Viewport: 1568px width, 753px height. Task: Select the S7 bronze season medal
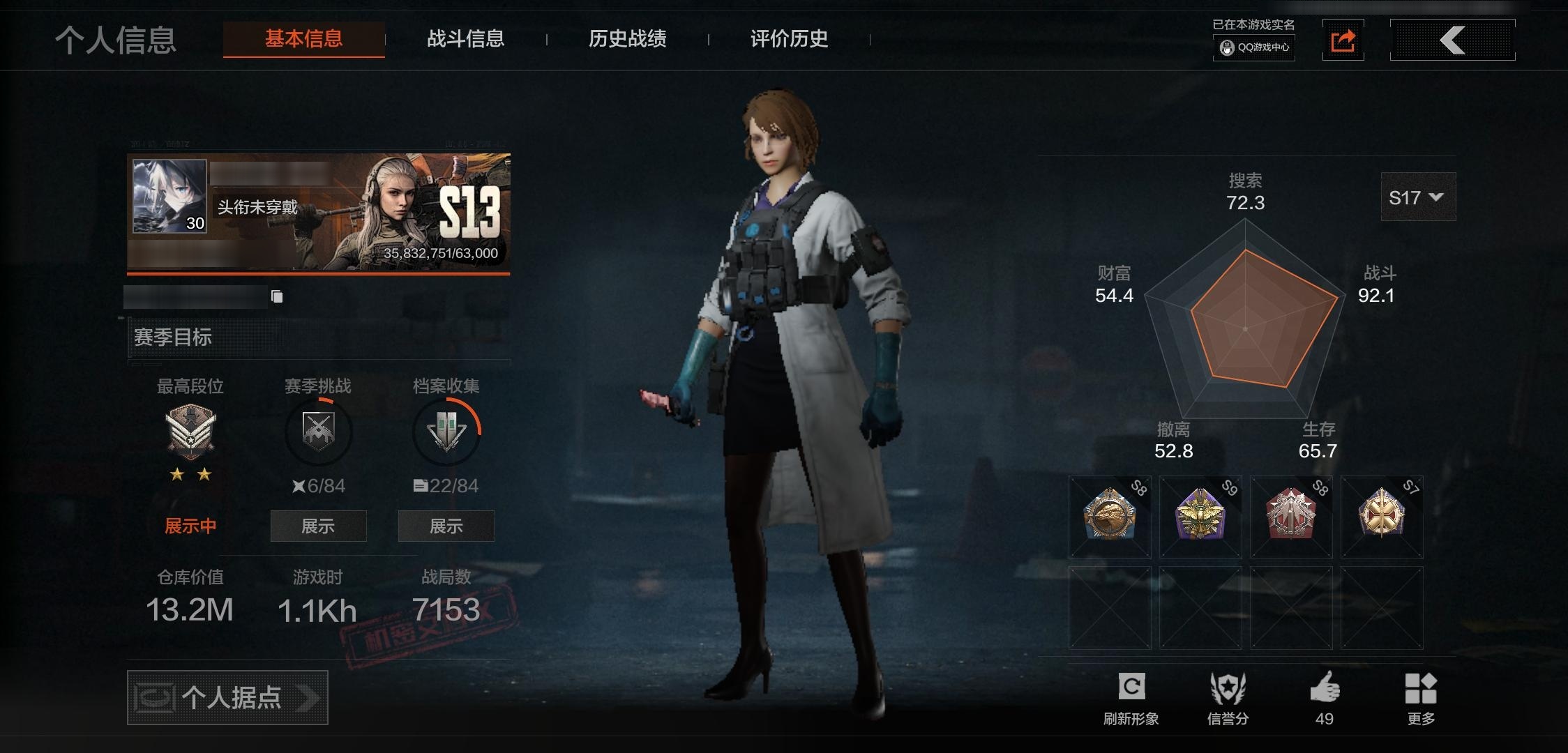(x=1382, y=517)
